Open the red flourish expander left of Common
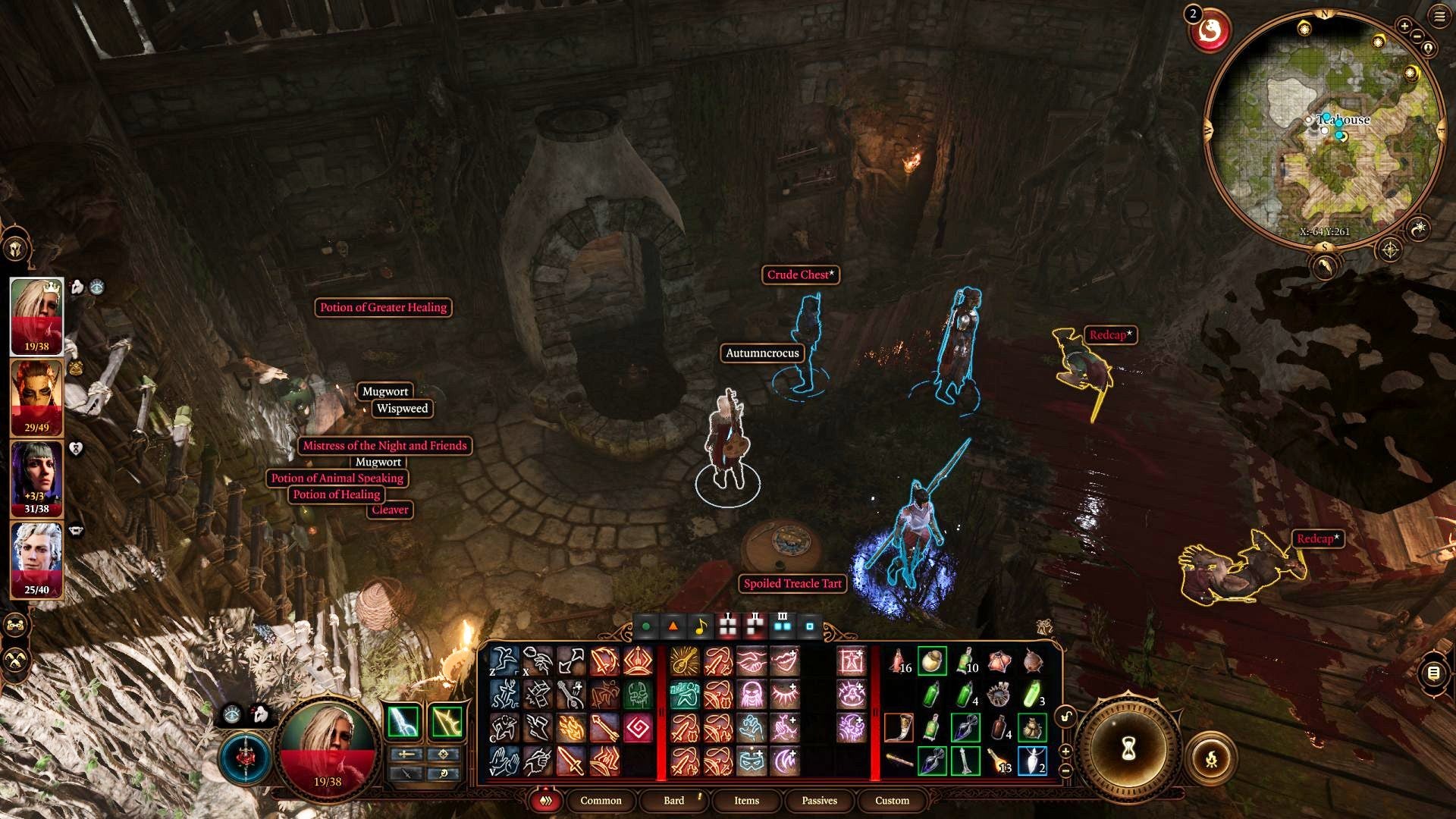The height and width of the screenshot is (819, 1456). (x=545, y=801)
